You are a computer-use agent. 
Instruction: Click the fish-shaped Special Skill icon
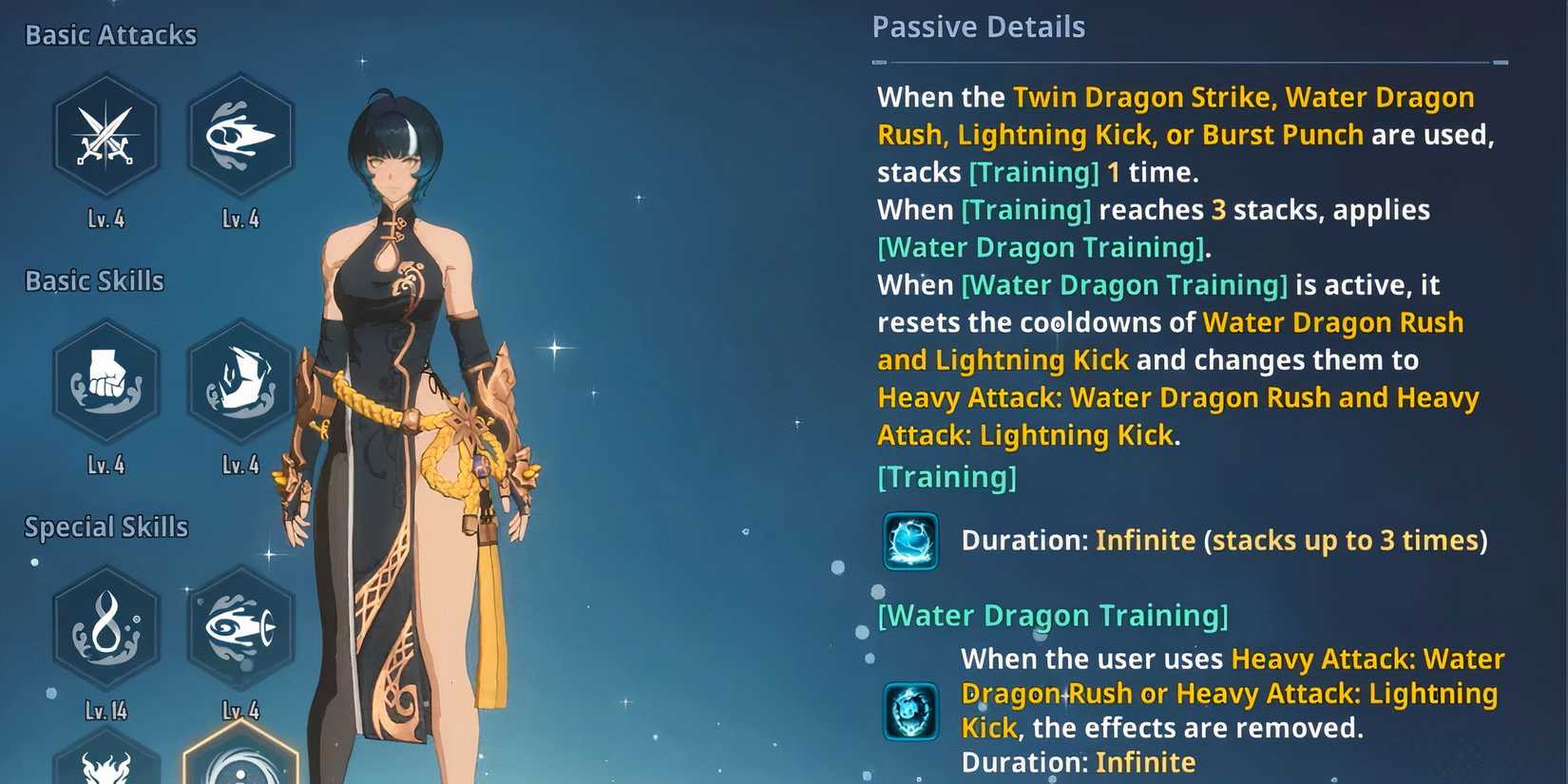tap(240, 627)
